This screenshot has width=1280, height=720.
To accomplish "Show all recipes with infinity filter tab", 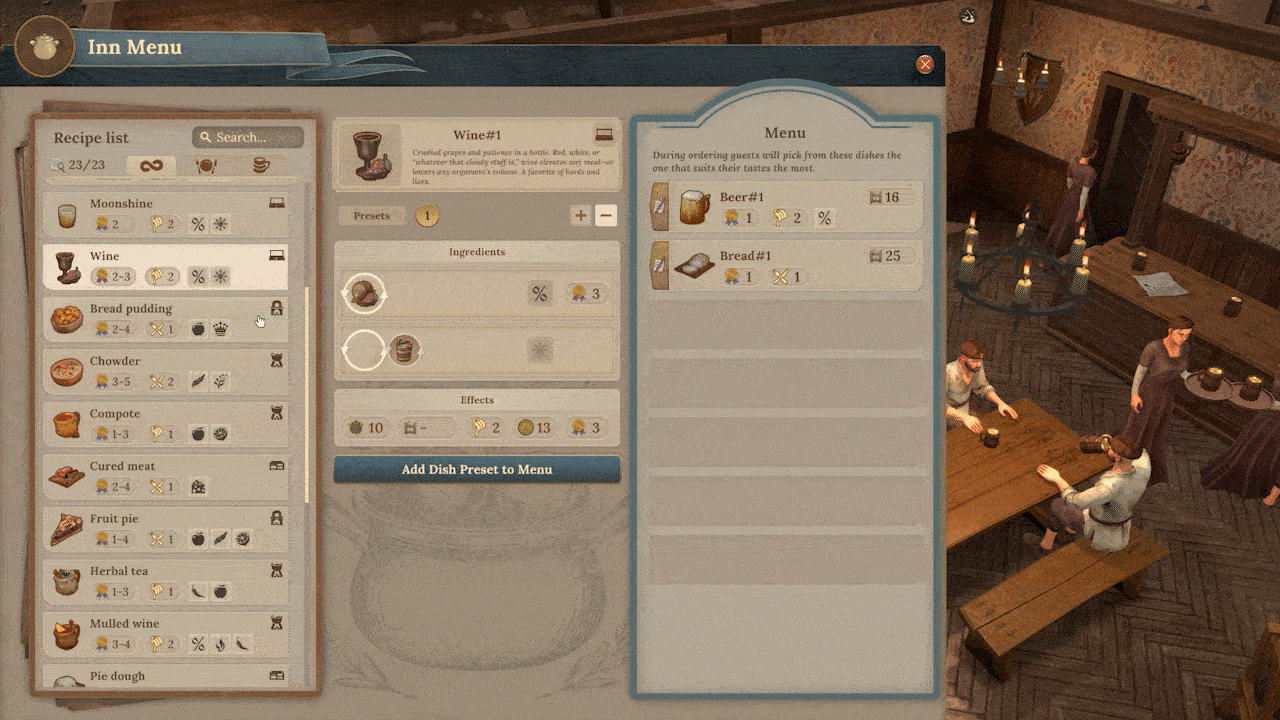I will pyautogui.click(x=152, y=166).
